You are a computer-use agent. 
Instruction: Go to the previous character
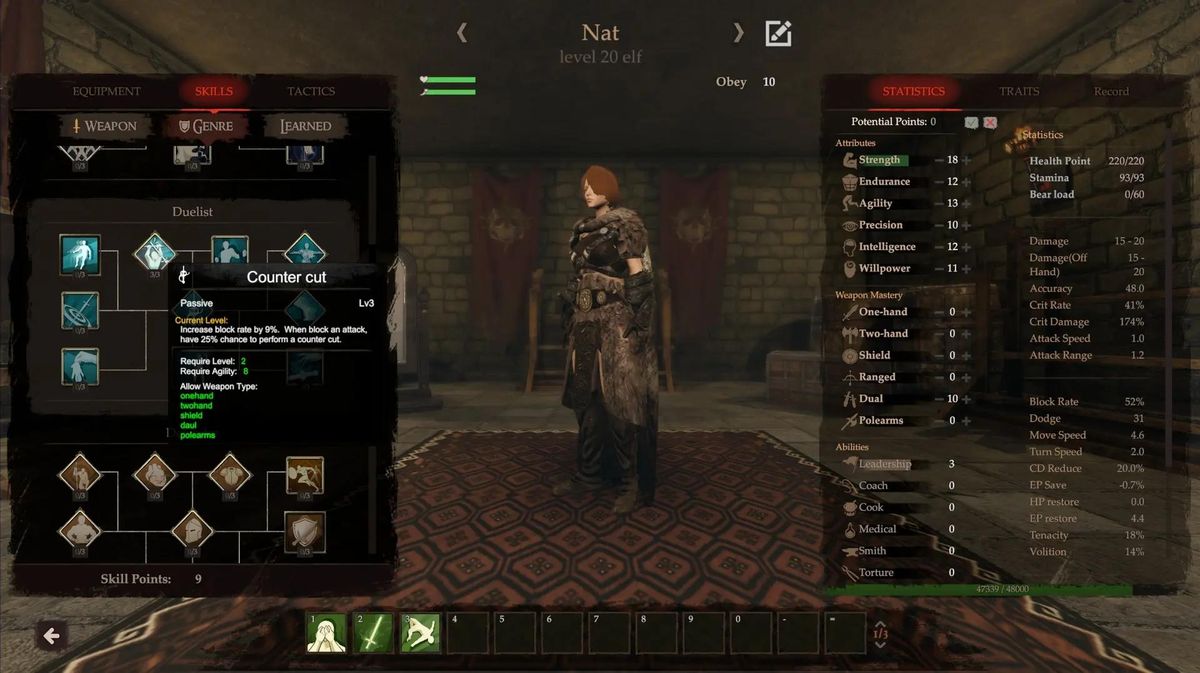[x=462, y=33]
